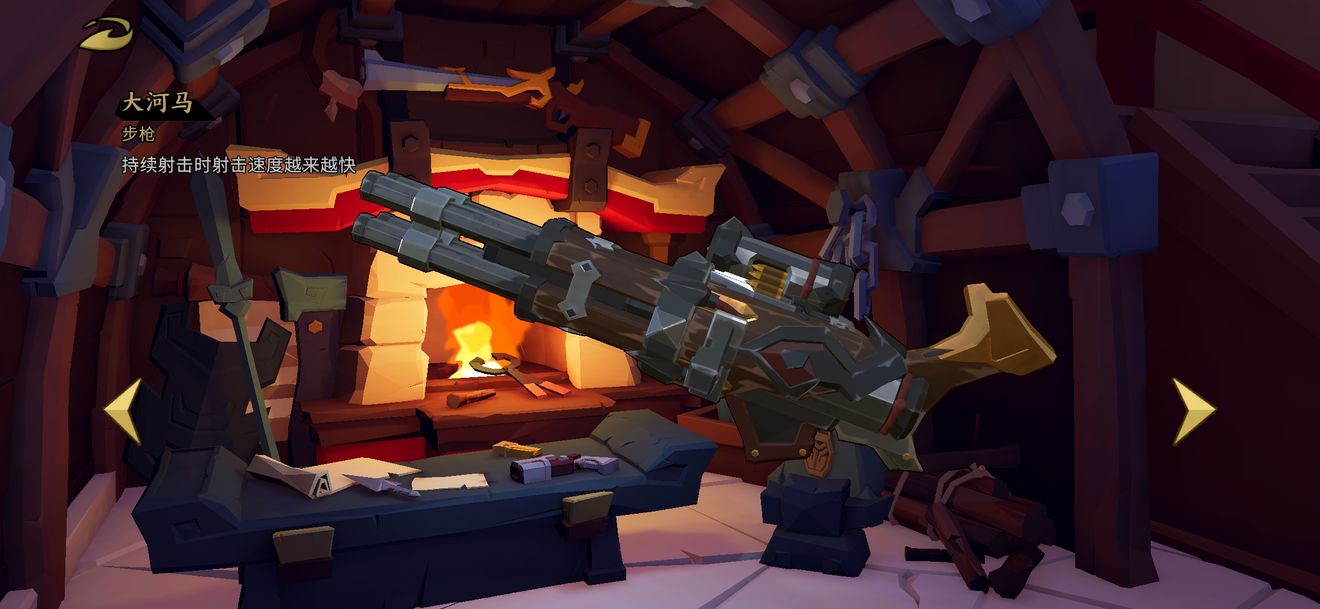
Task: Click the yellow back arrow icon
Action: 105,35
